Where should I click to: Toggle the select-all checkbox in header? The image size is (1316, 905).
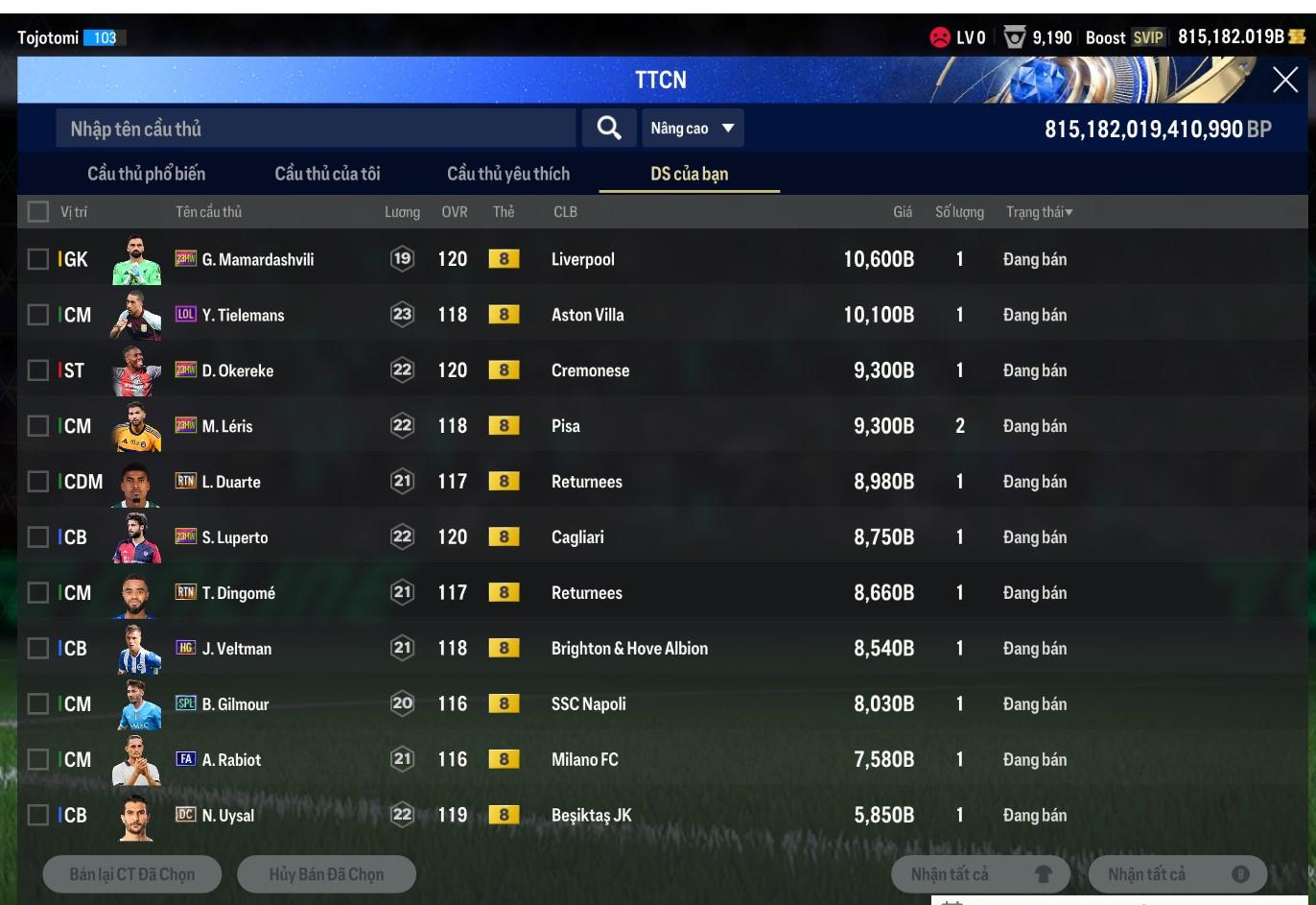38,212
